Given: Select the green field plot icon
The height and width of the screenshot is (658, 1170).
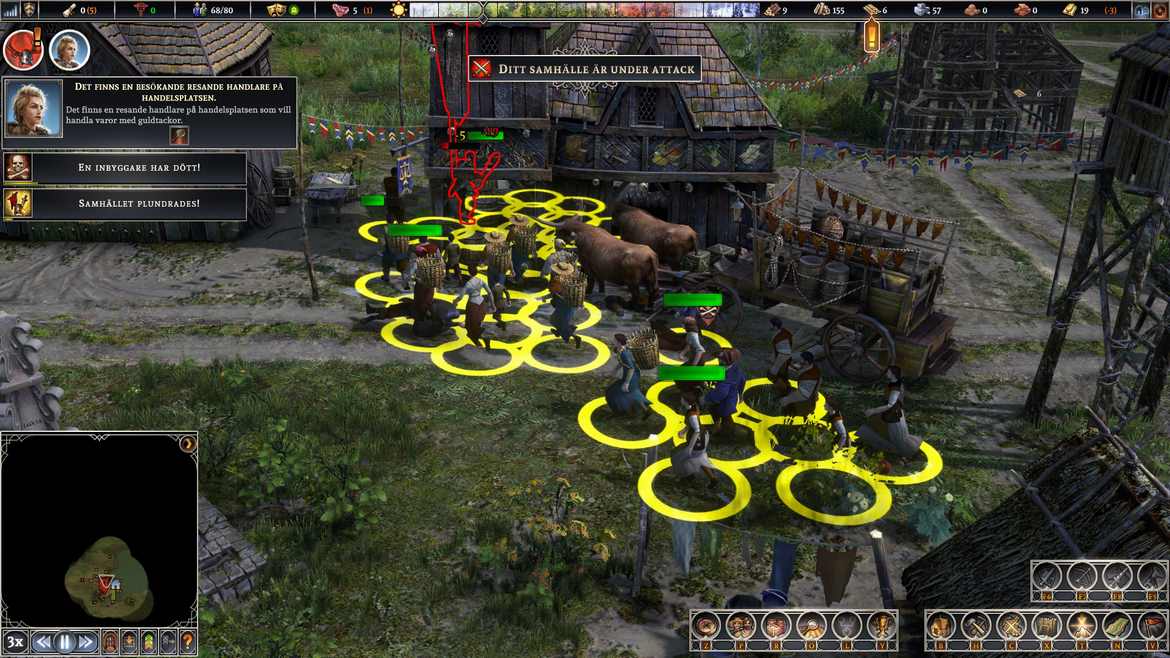Looking at the screenshot, I should pyautogui.click(x=1116, y=626).
